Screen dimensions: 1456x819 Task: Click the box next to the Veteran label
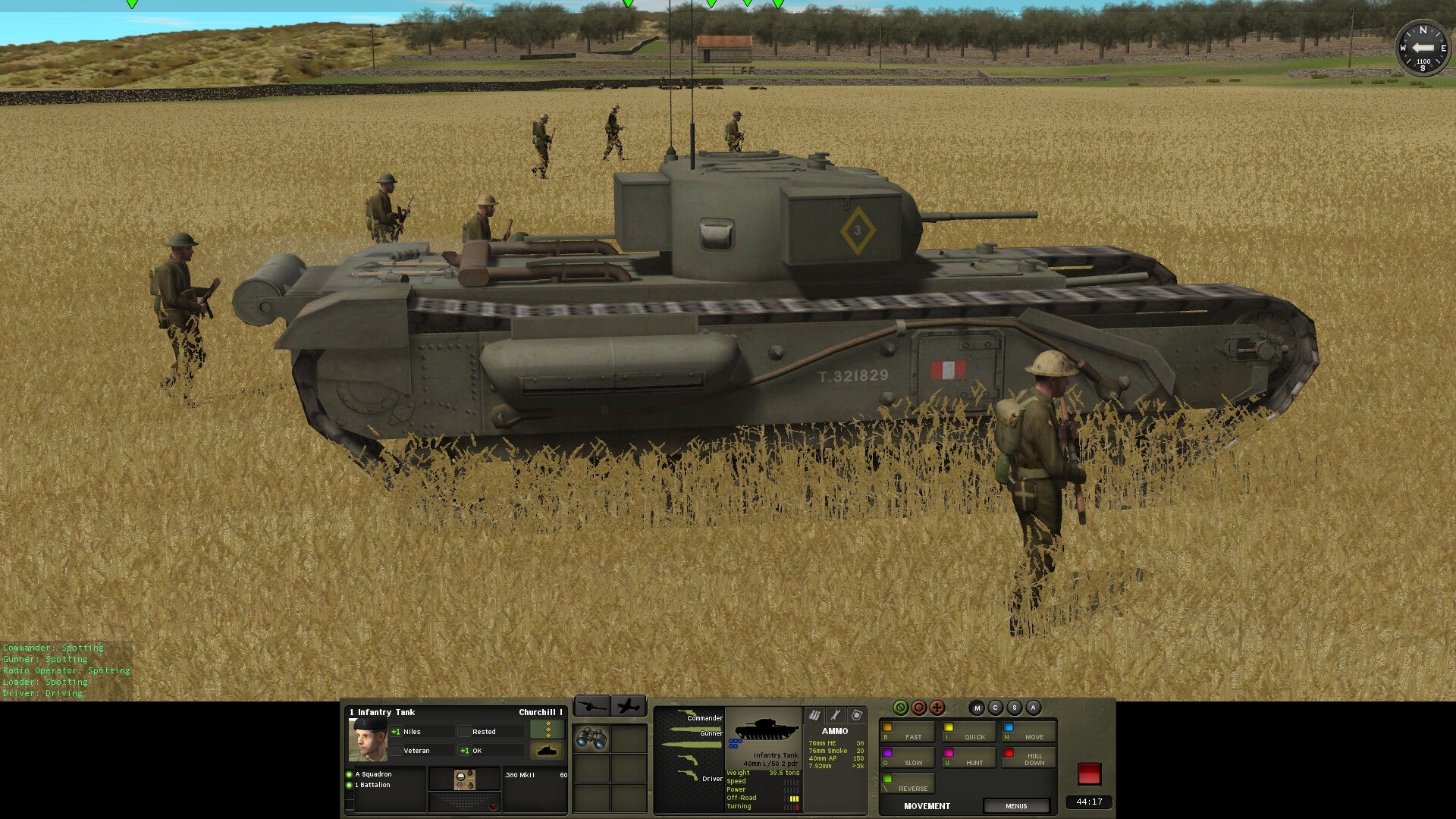coord(396,750)
